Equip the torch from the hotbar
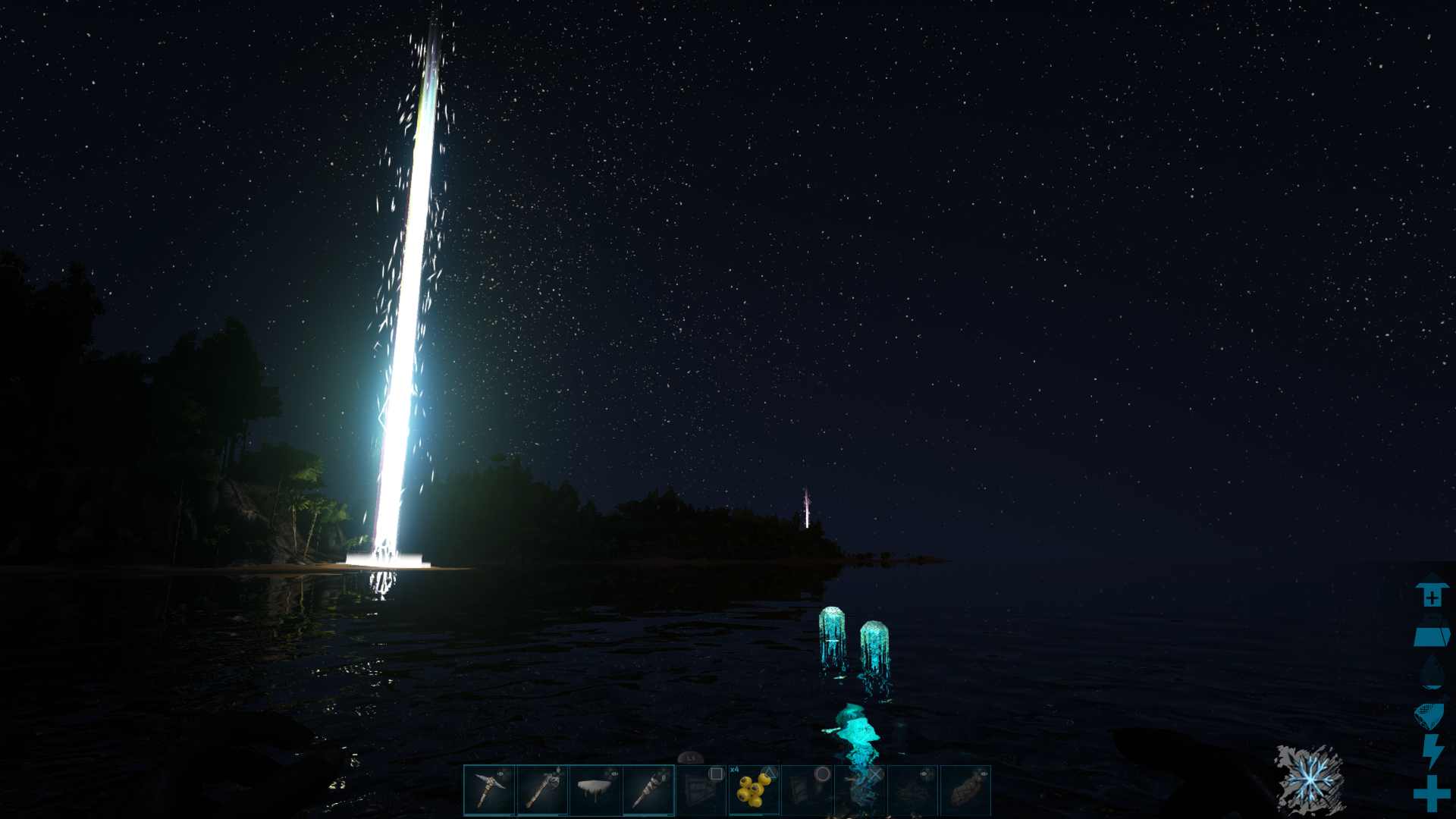 coord(648,790)
